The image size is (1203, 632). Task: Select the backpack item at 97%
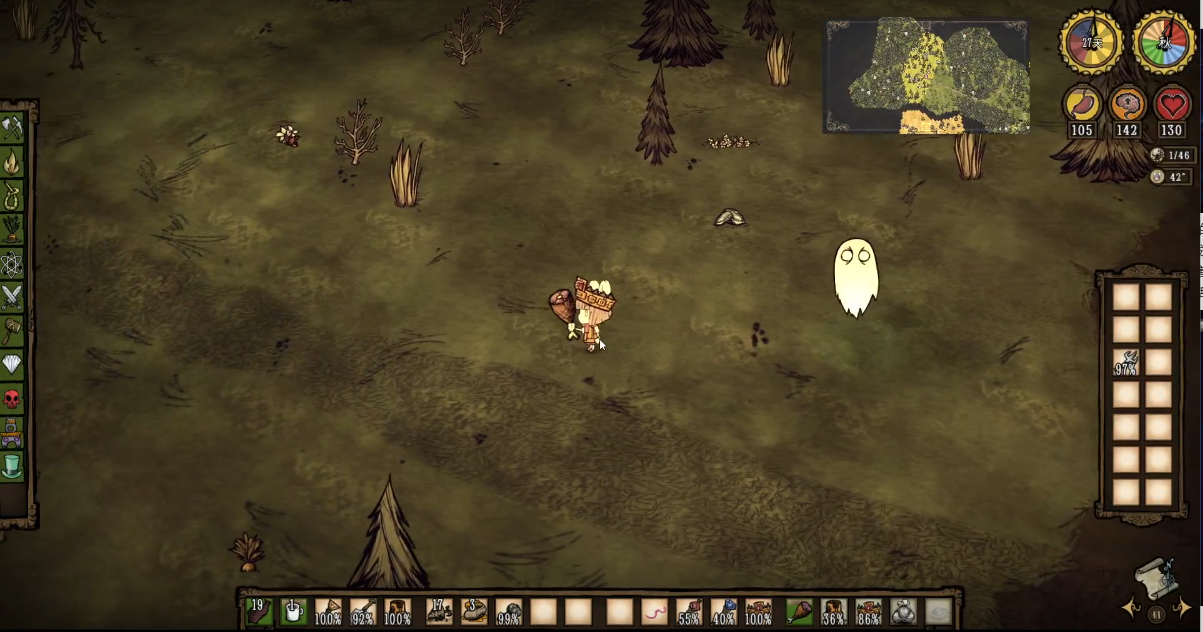(x=1126, y=363)
